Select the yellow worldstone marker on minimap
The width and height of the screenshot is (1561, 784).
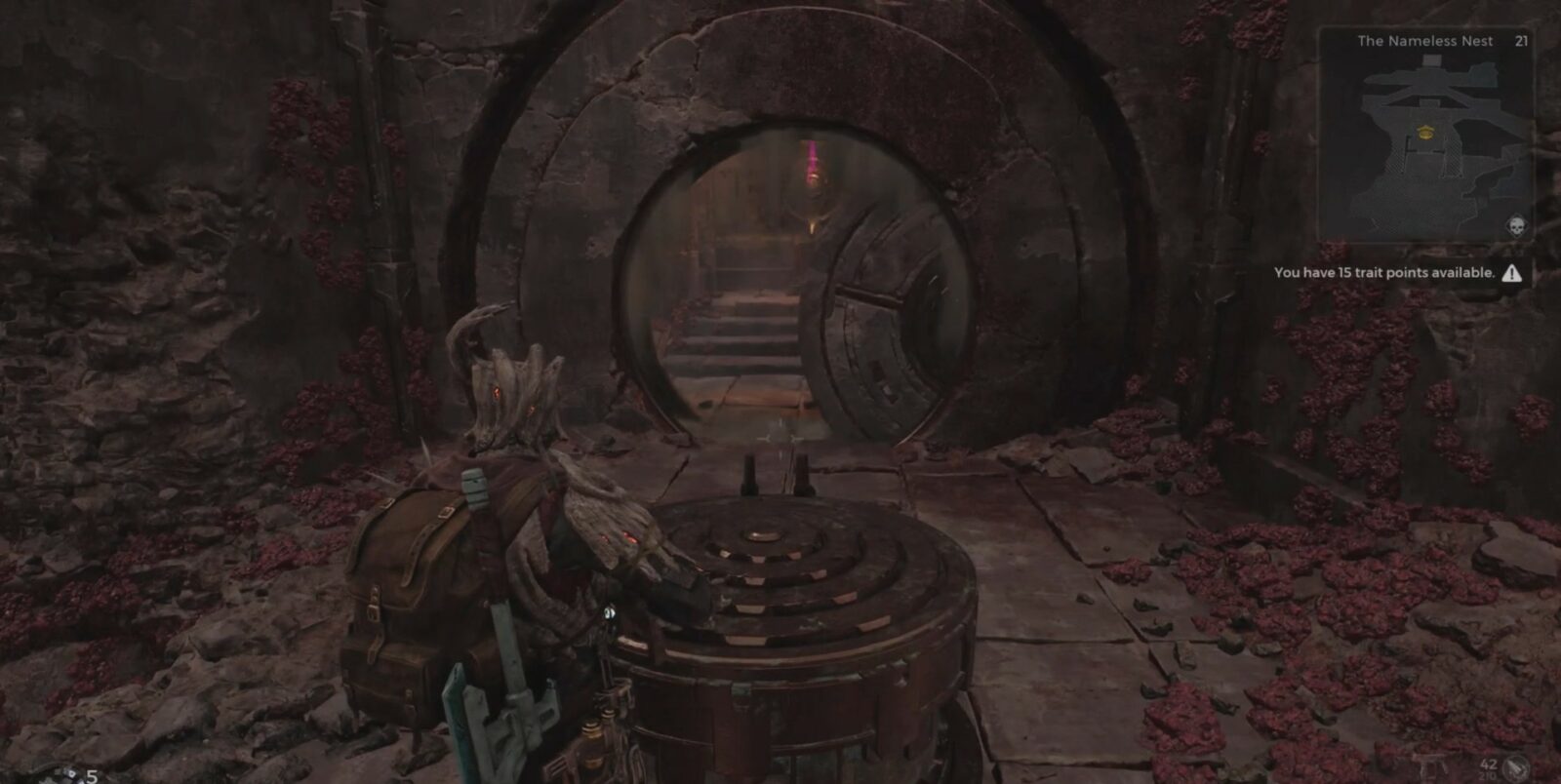[x=1426, y=133]
